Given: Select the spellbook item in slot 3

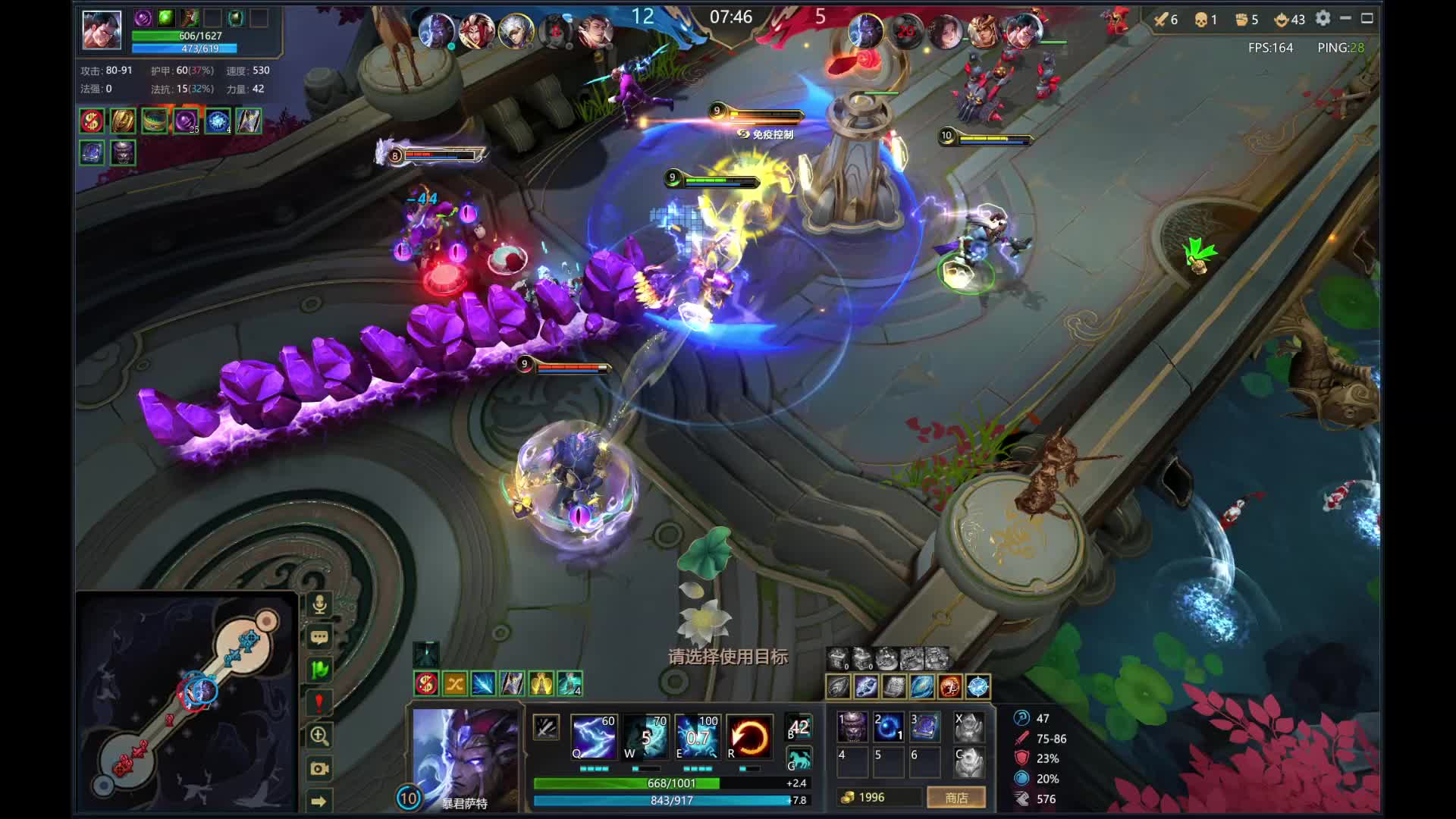Looking at the screenshot, I should click(x=925, y=726).
